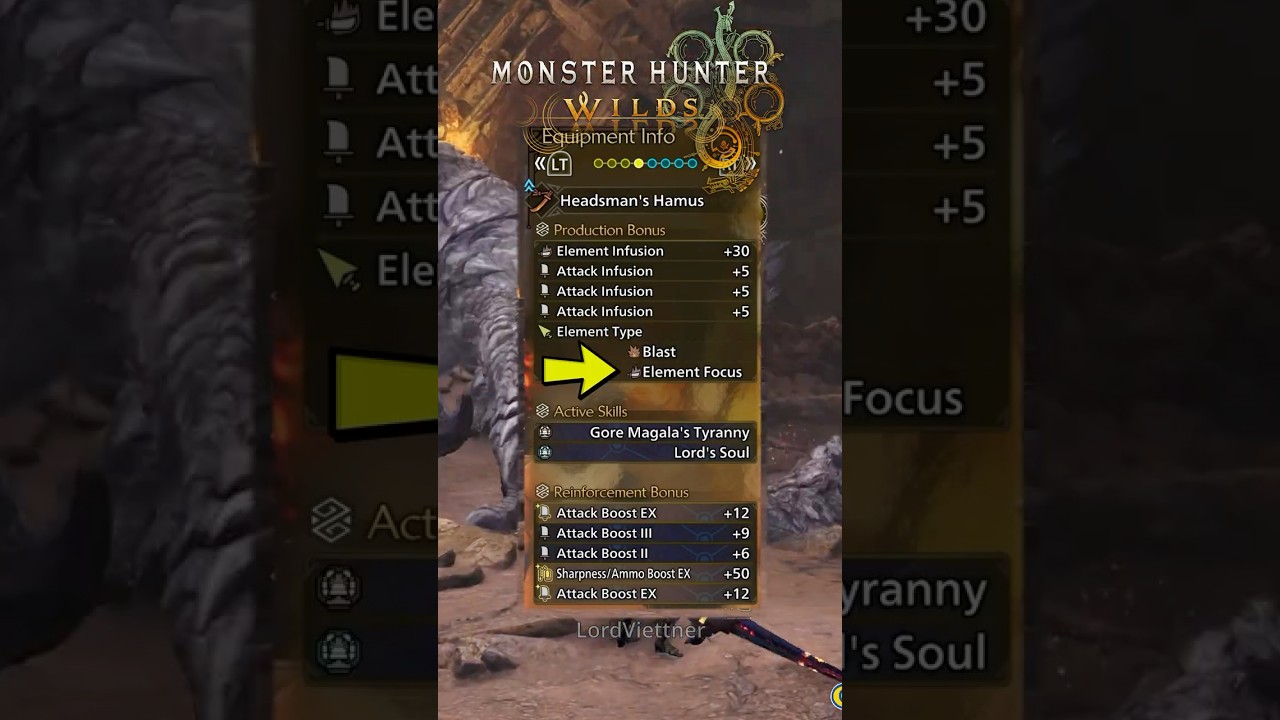Select the last teal page dot
Screen dimensions: 1280x720
pos(691,163)
